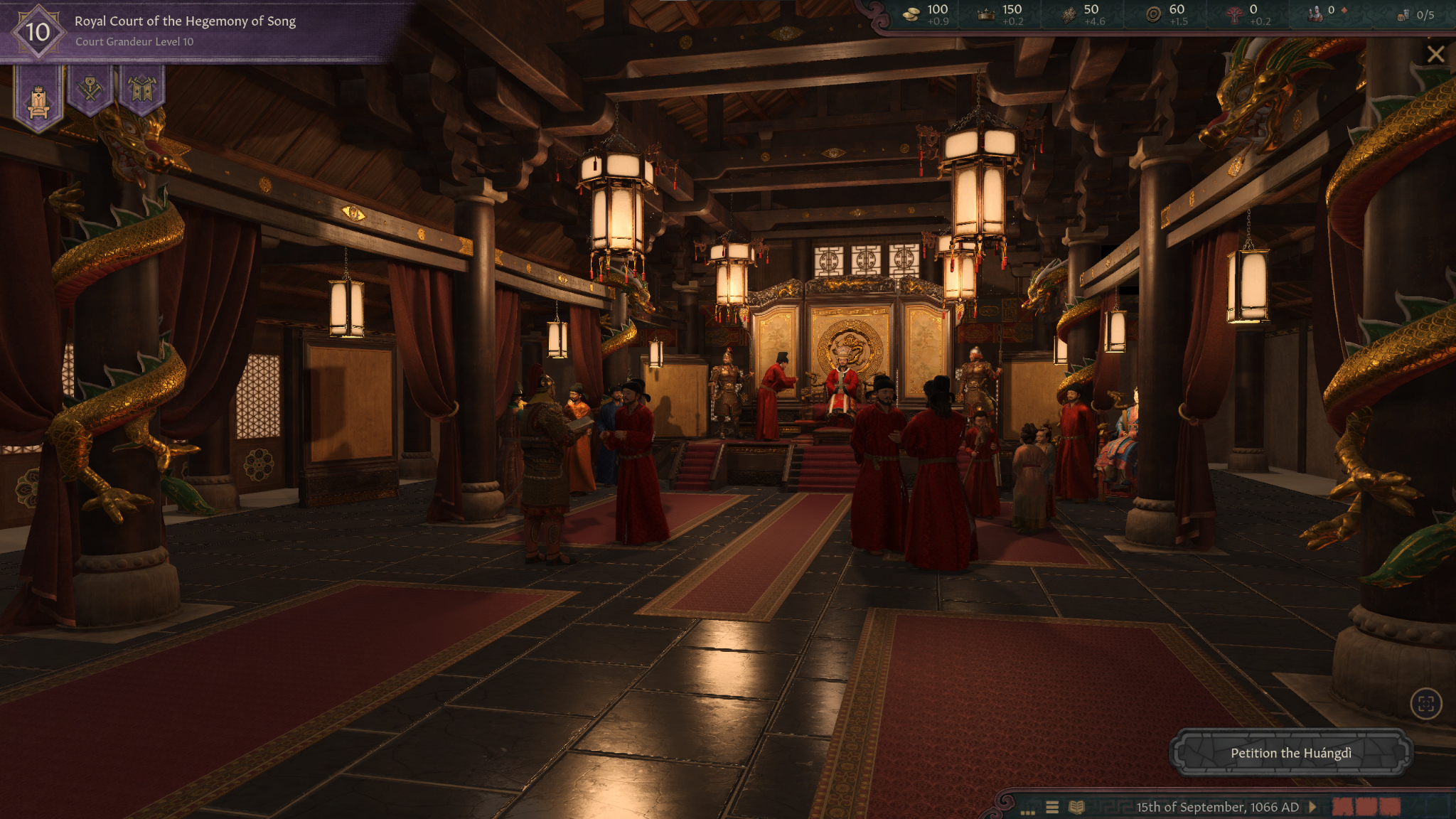Click the outliner list icon in bottom bar

(1052, 807)
